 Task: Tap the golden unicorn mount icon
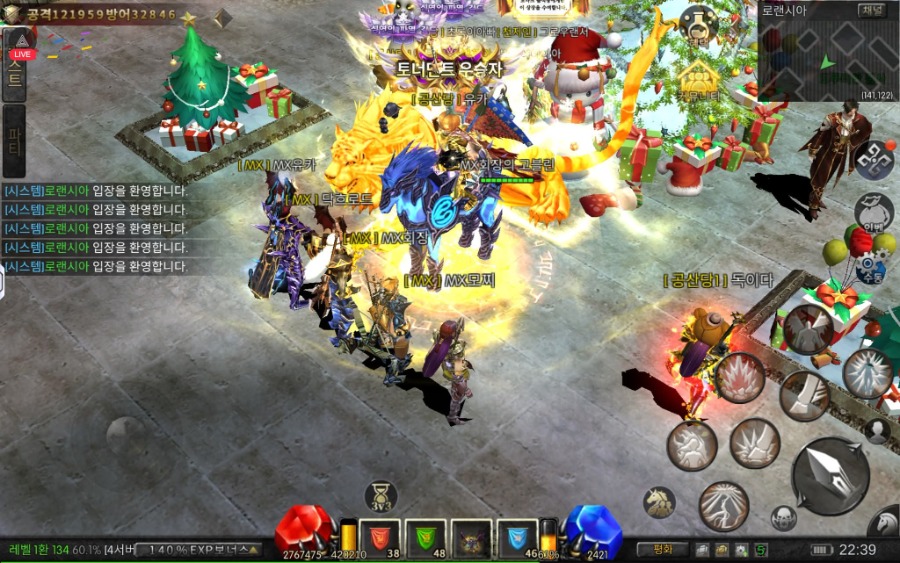[658, 501]
